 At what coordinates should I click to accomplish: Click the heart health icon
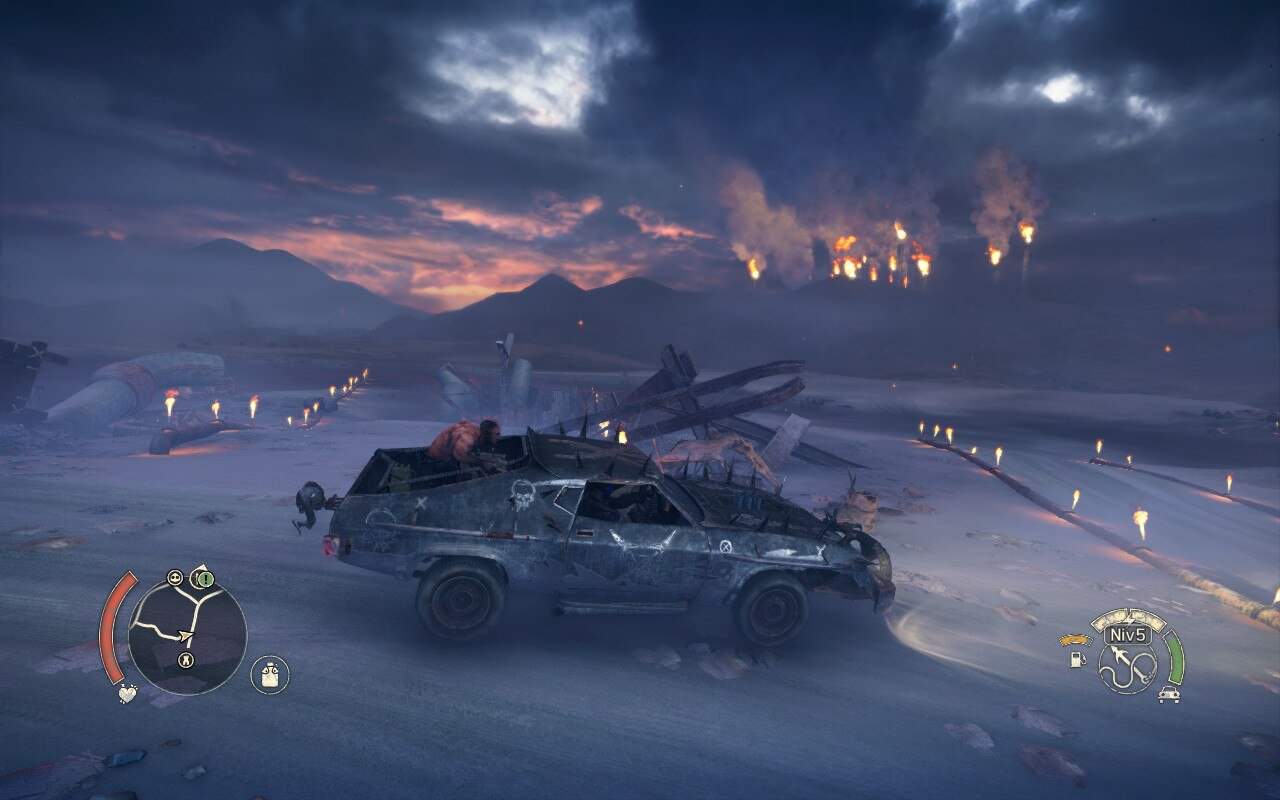[126, 692]
